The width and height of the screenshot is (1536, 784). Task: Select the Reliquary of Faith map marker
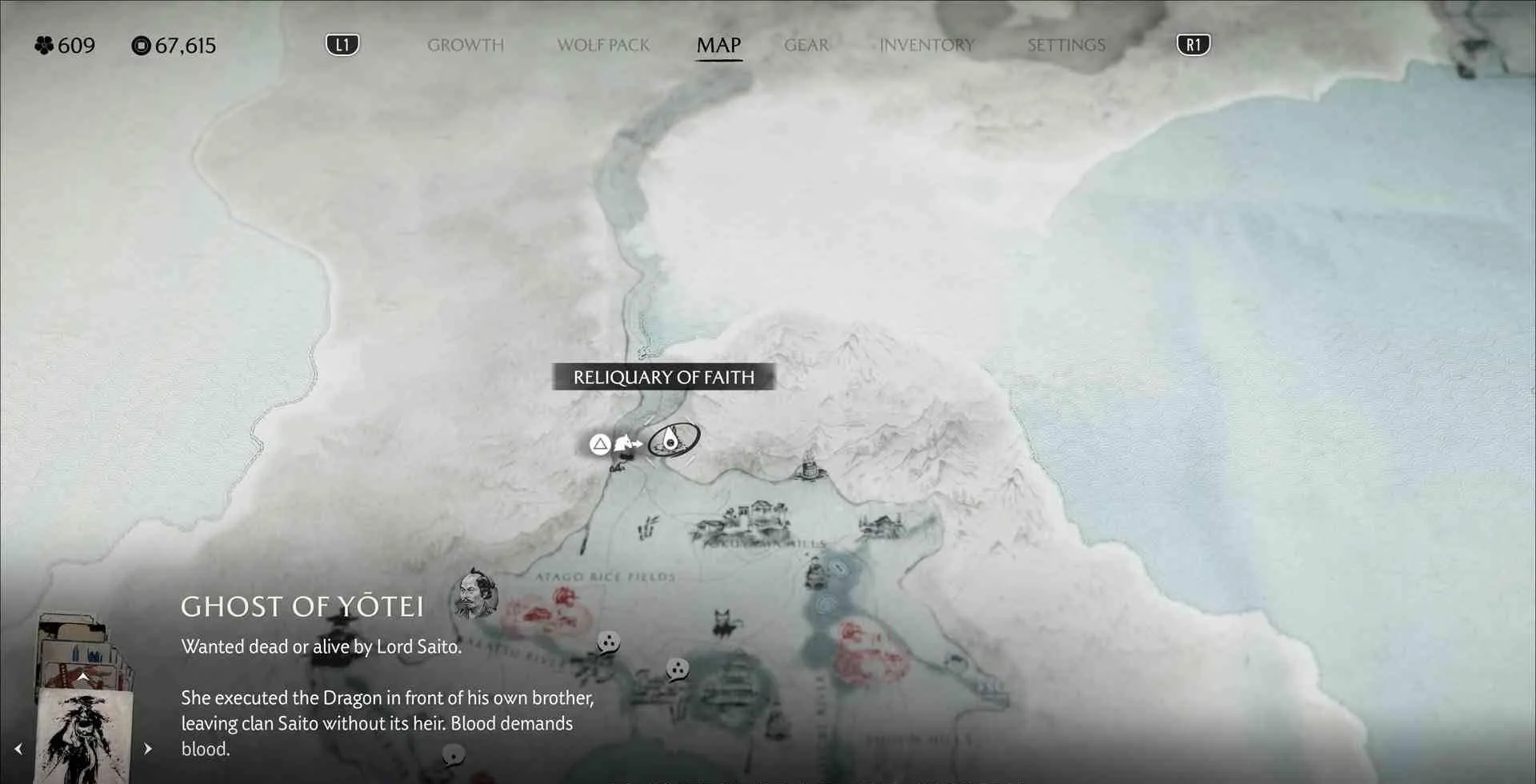coord(673,439)
